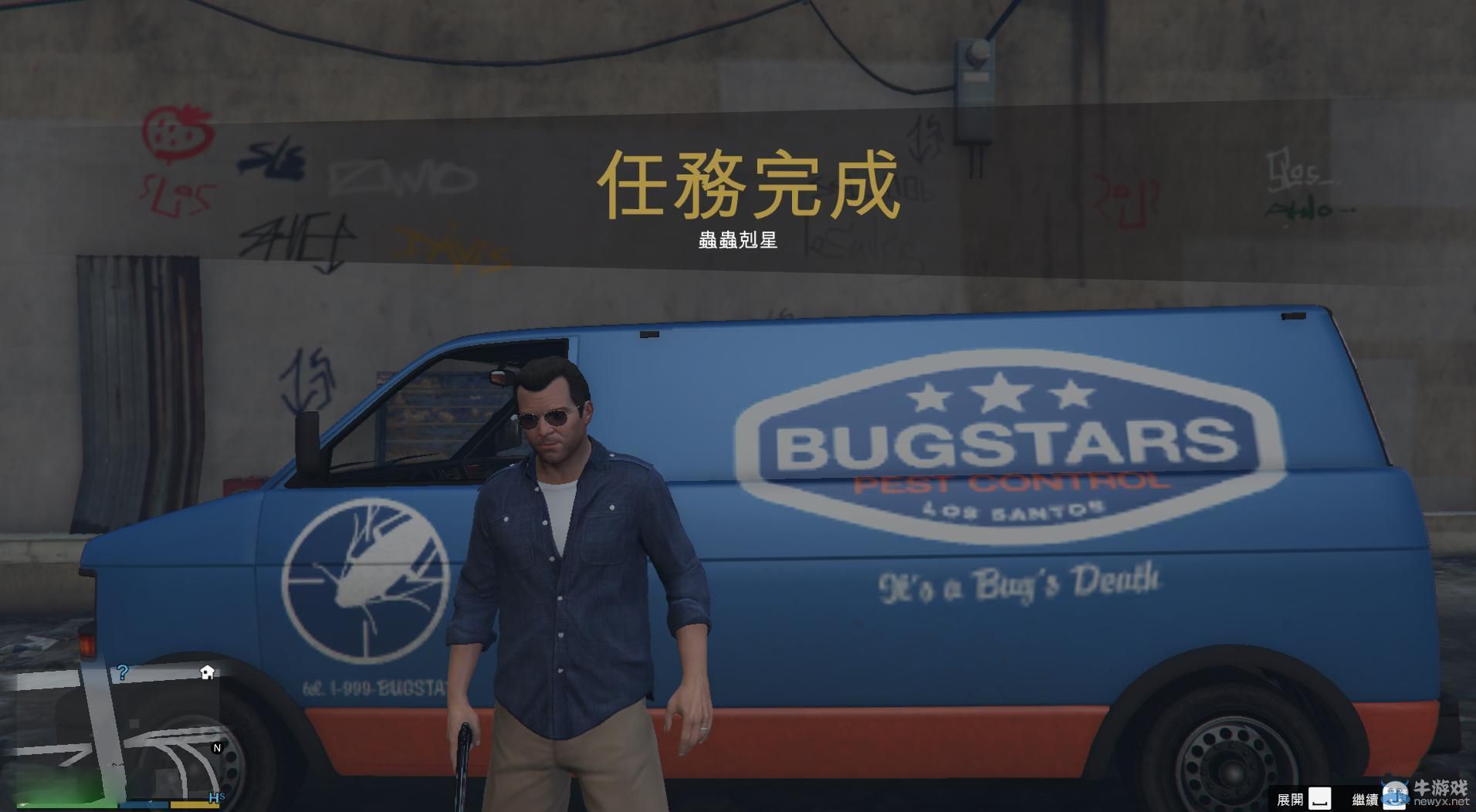
Task: Select the safehouse house icon on minimap
Action: coord(206,672)
